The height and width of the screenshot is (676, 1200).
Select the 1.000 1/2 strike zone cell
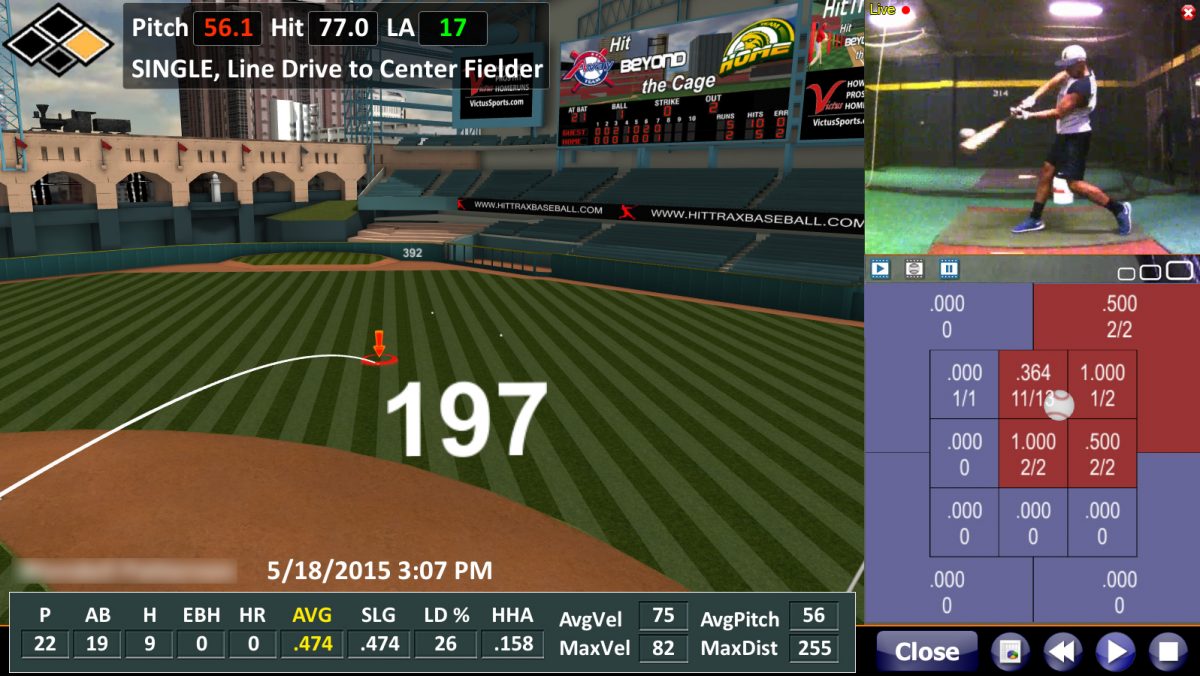[x=1102, y=384]
